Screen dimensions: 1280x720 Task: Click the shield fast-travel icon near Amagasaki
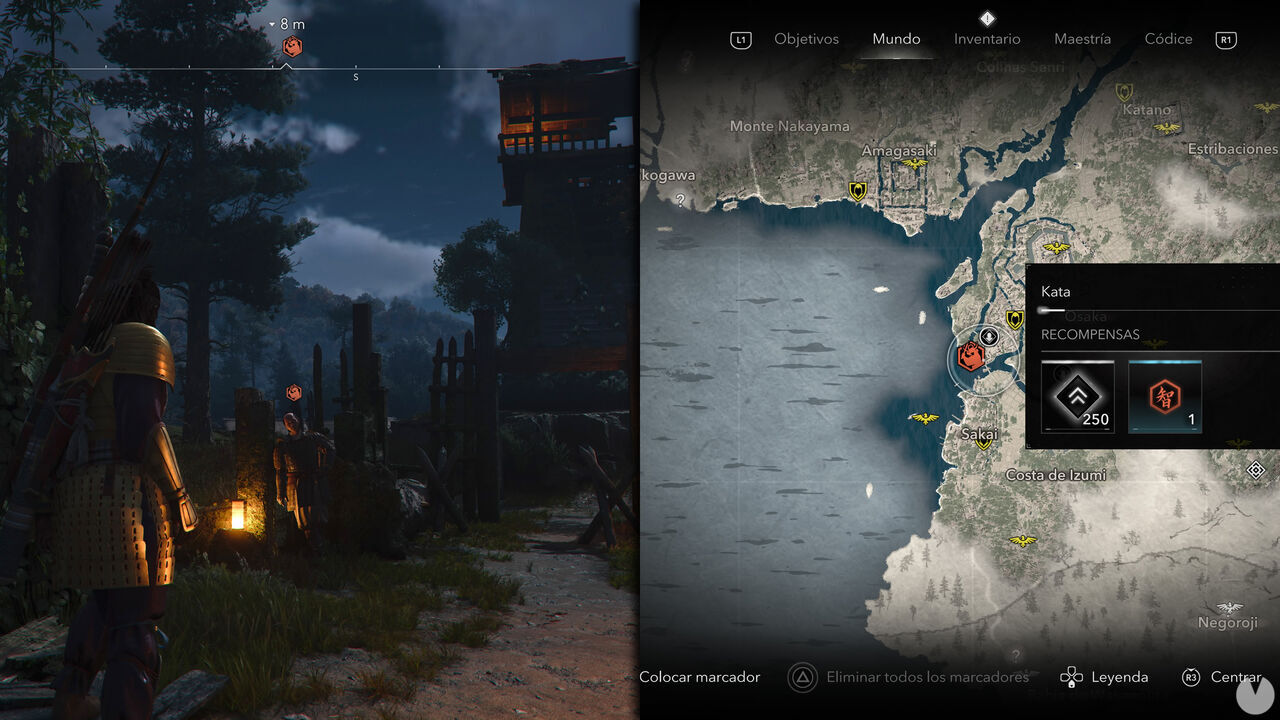click(x=858, y=188)
